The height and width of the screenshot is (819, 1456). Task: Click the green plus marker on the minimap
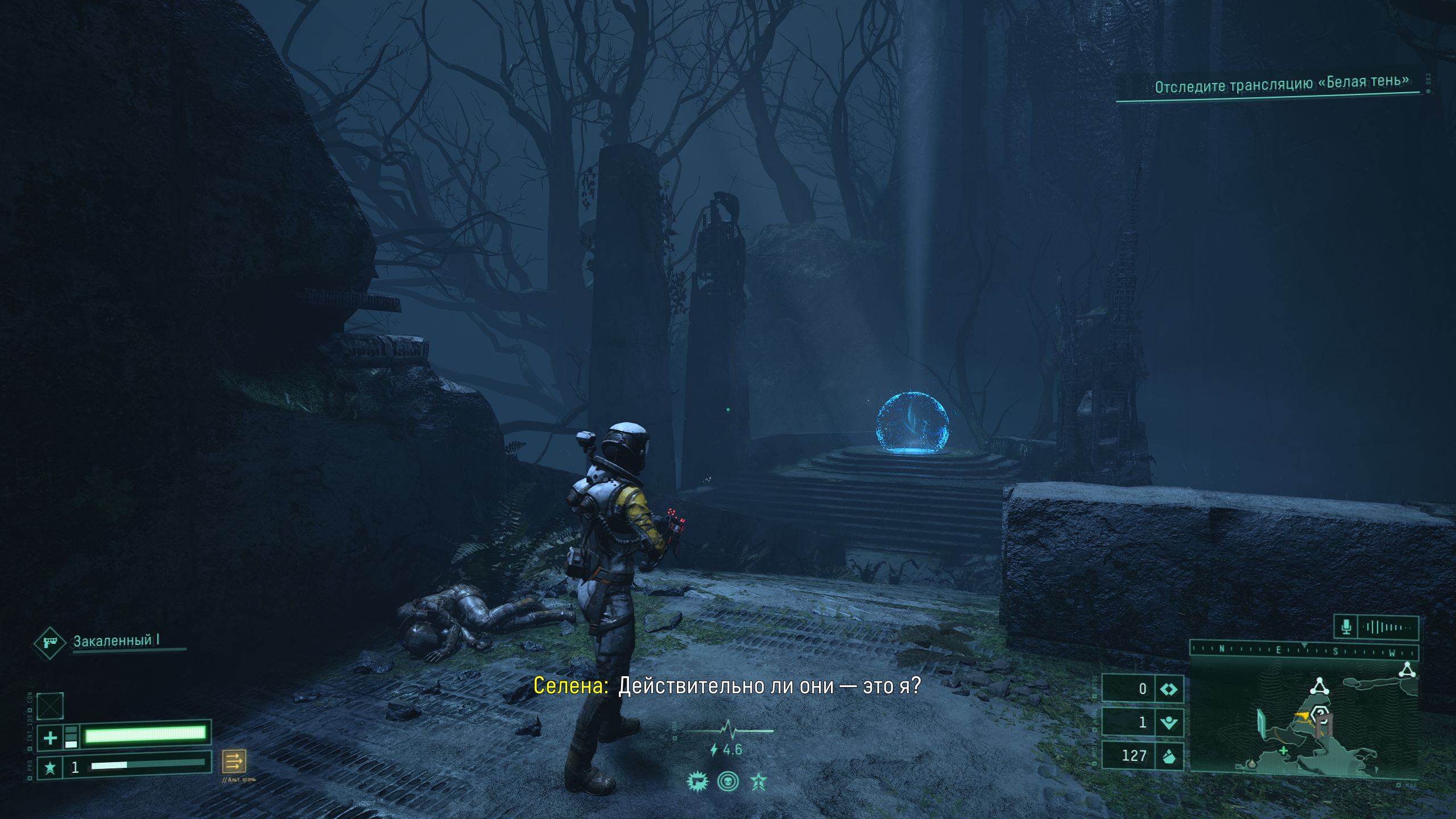coord(1283,751)
